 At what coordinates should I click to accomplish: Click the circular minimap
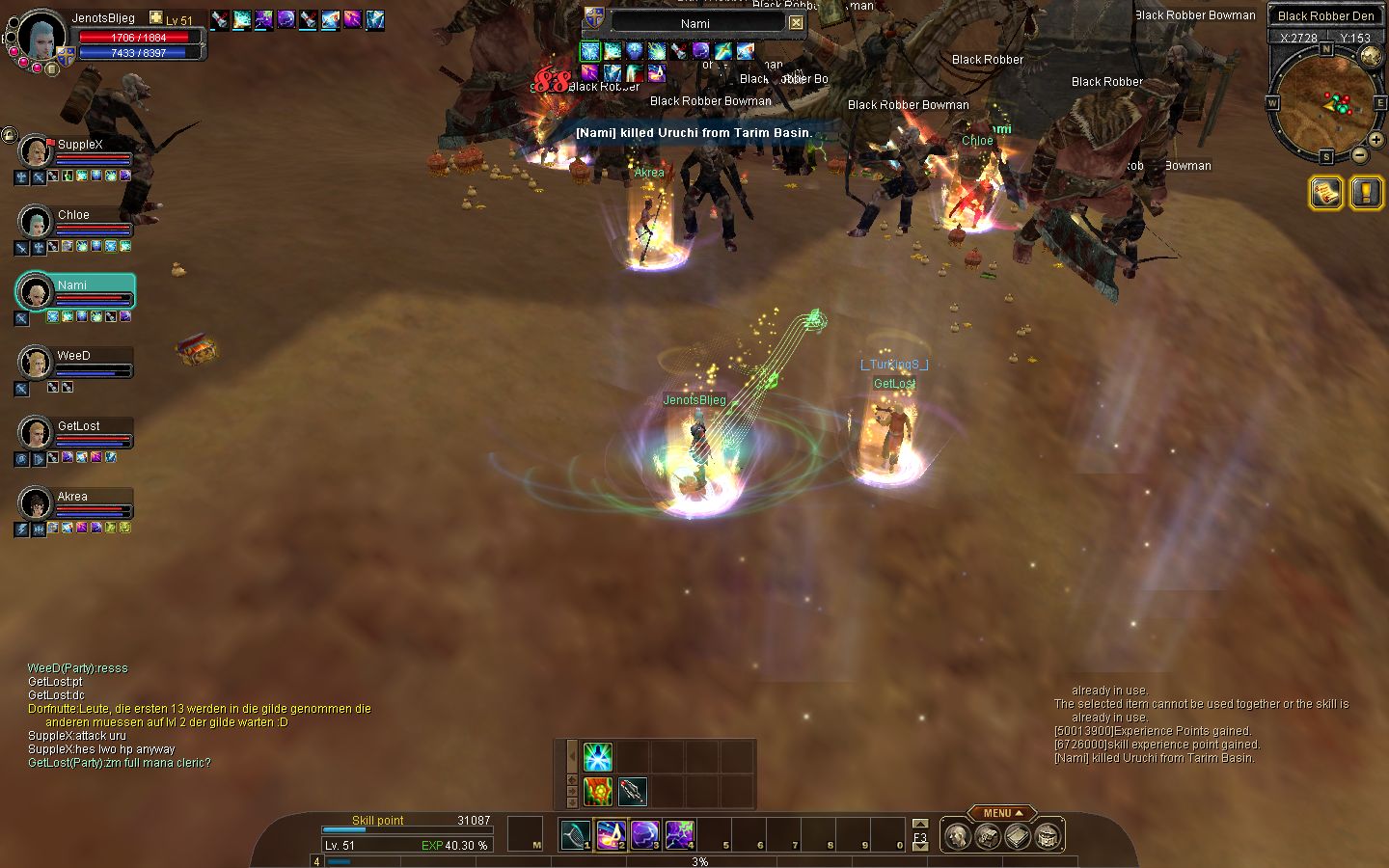(x=1324, y=101)
